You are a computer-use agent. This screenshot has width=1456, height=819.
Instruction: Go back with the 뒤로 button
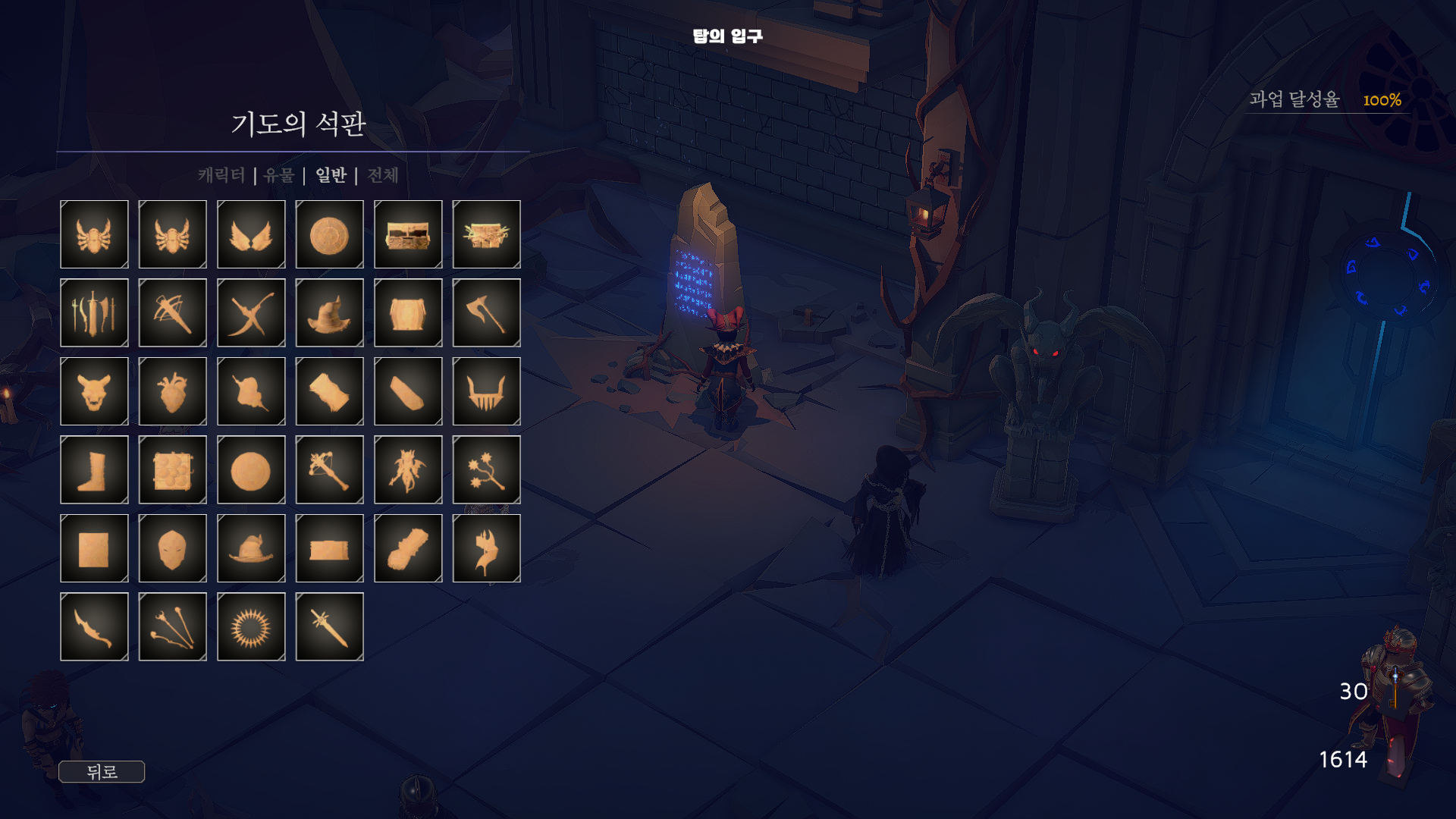coord(102,772)
